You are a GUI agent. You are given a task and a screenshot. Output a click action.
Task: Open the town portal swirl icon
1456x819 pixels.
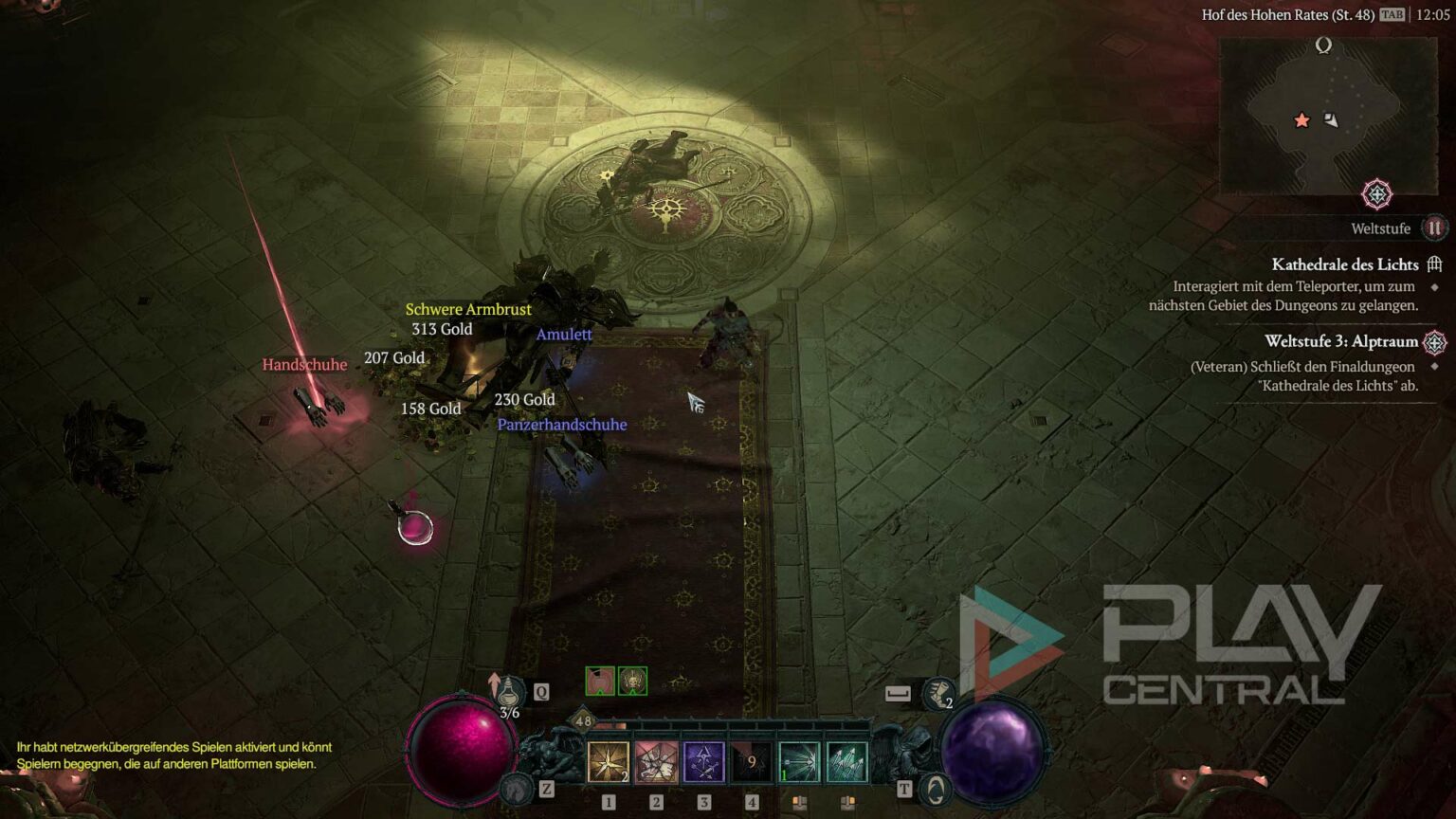[936, 789]
